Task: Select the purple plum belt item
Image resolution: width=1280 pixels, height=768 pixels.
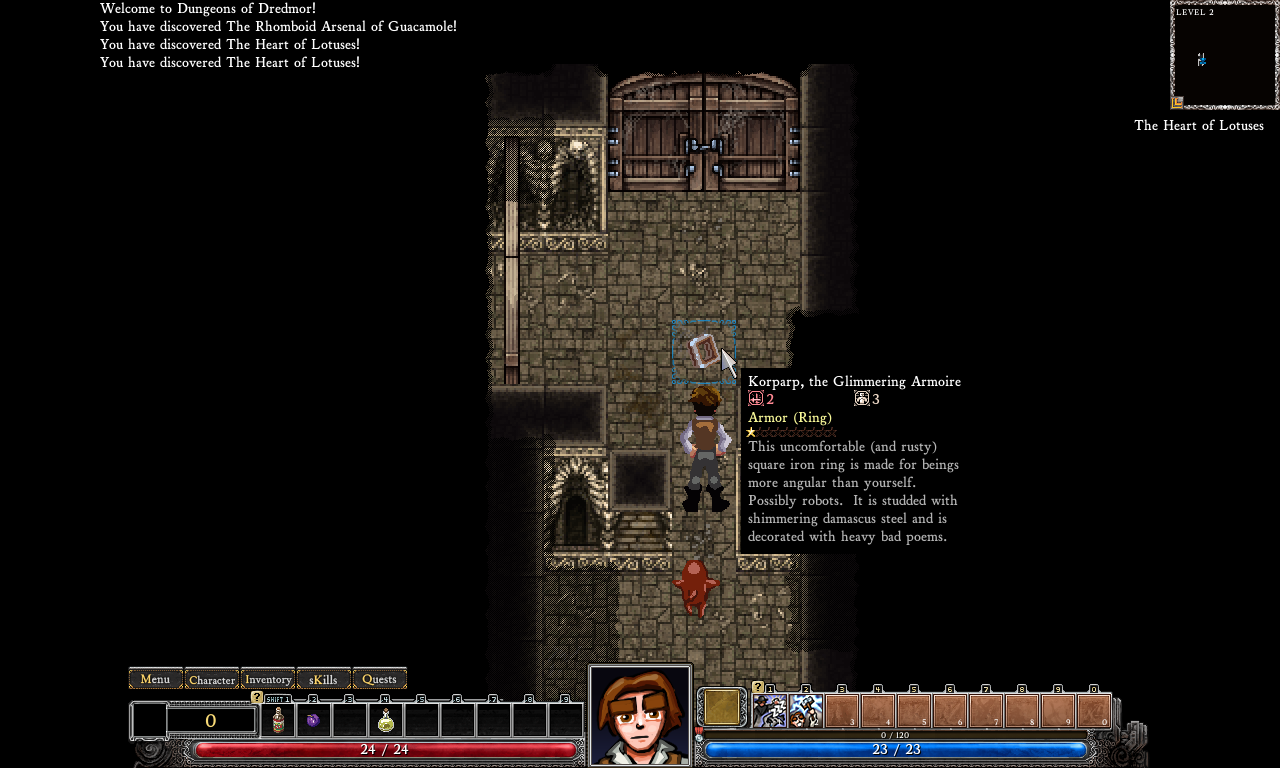Action: pos(313,720)
